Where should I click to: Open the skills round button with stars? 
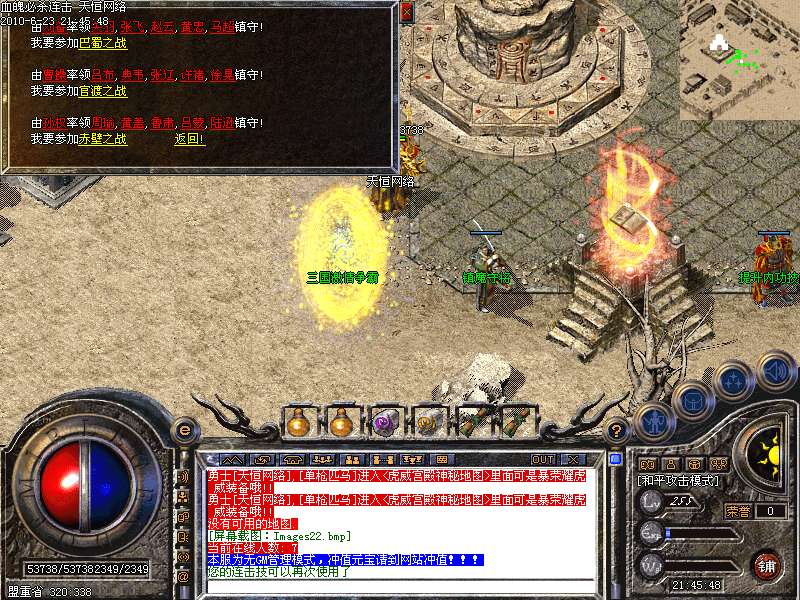click(733, 381)
